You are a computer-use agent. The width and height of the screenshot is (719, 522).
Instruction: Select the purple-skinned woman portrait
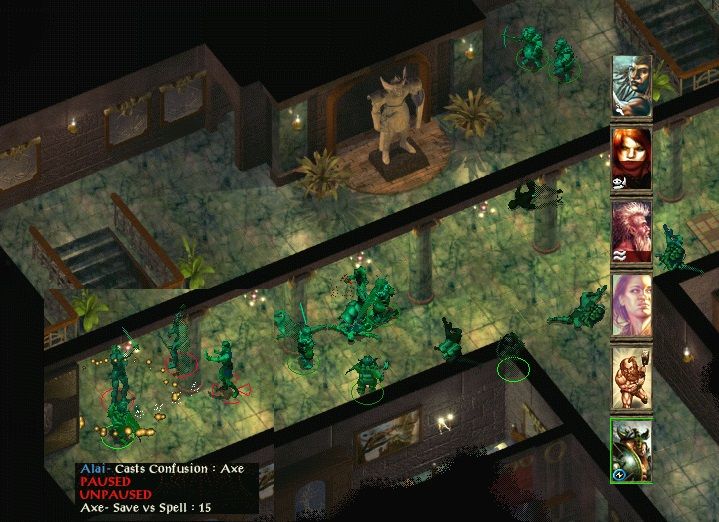tap(631, 304)
